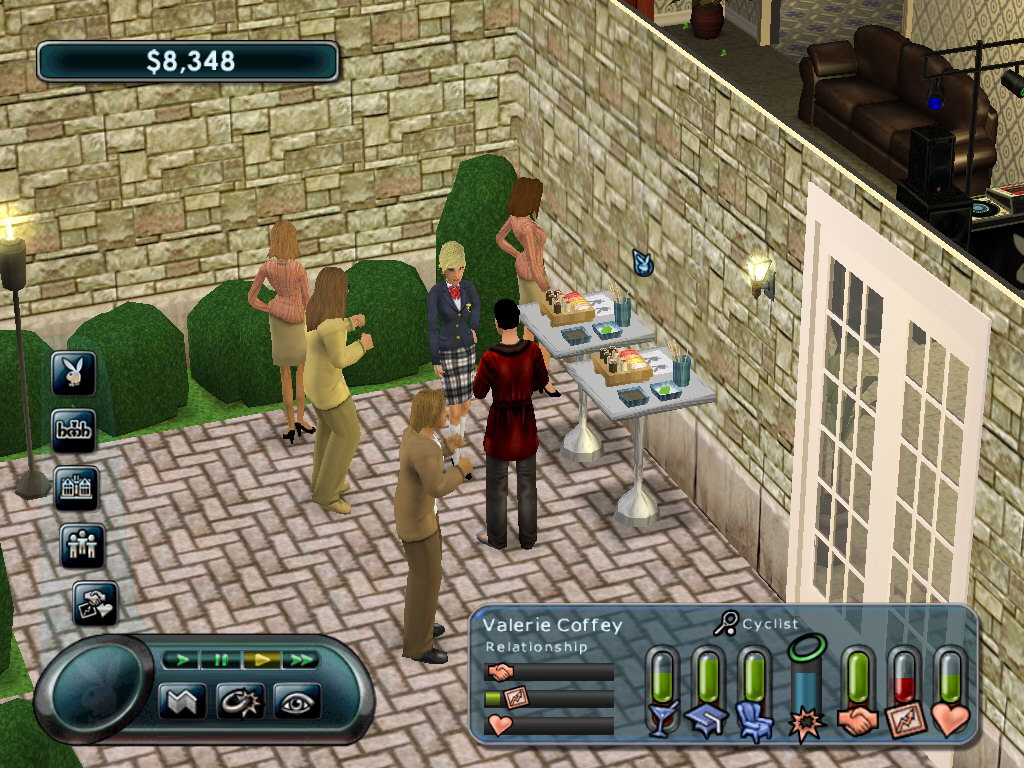Select the yellow highlighted normal speed button
The width and height of the screenshot is (1024, 768).
coord(260,659)
